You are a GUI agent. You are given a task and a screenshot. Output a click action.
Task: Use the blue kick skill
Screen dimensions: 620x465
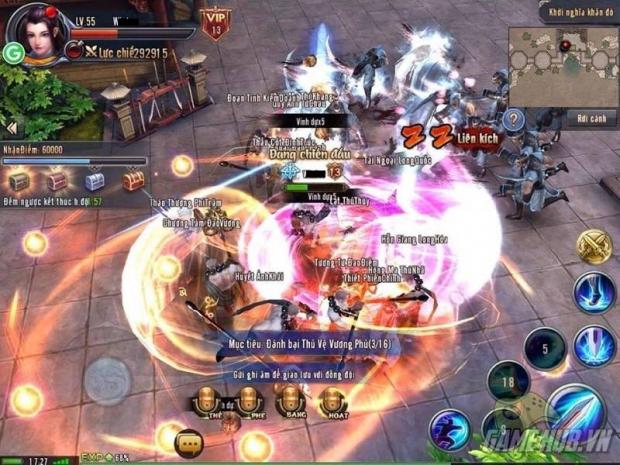594,293
